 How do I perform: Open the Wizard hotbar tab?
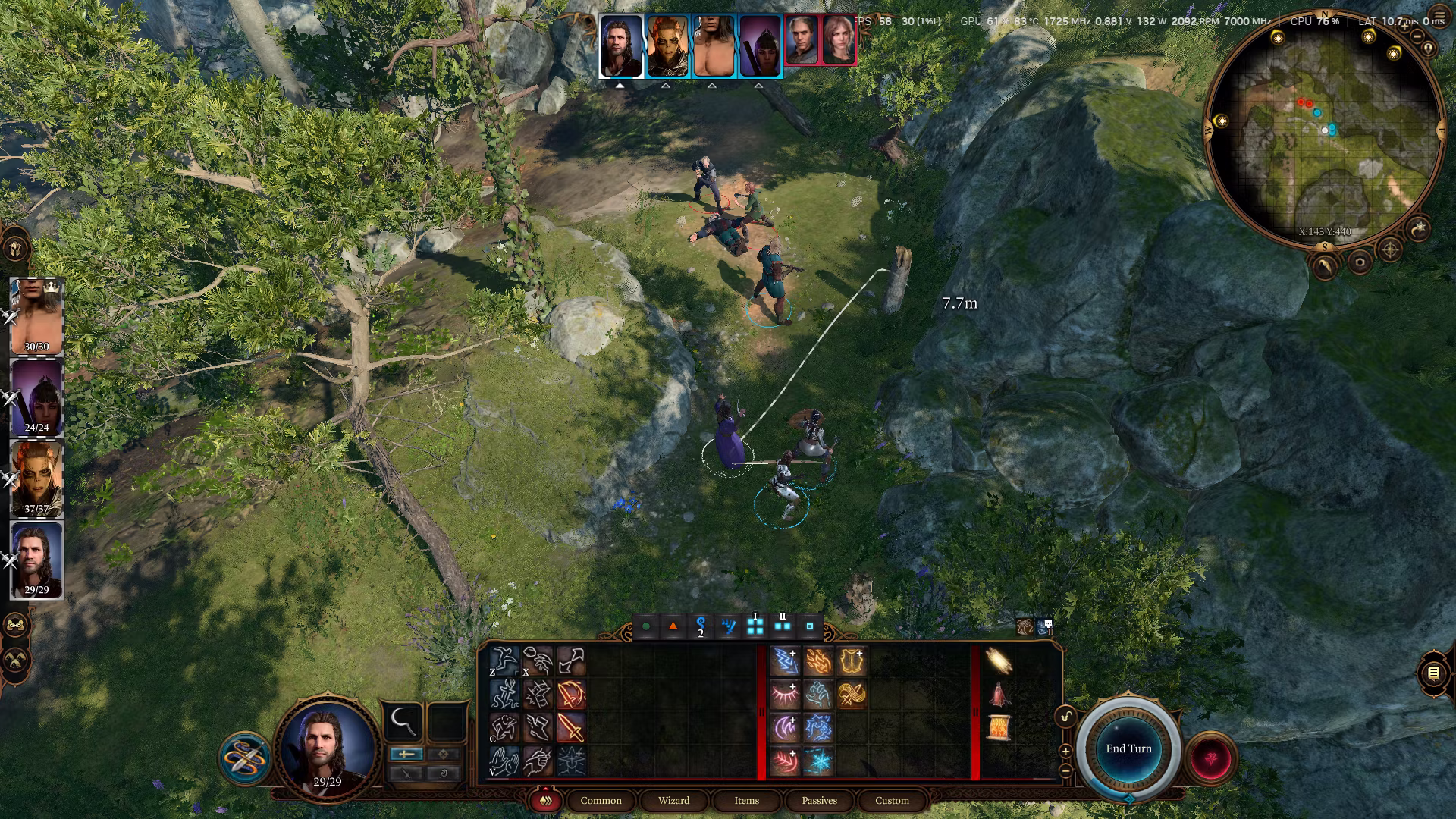pyautogui.click(x=673, y=800)
